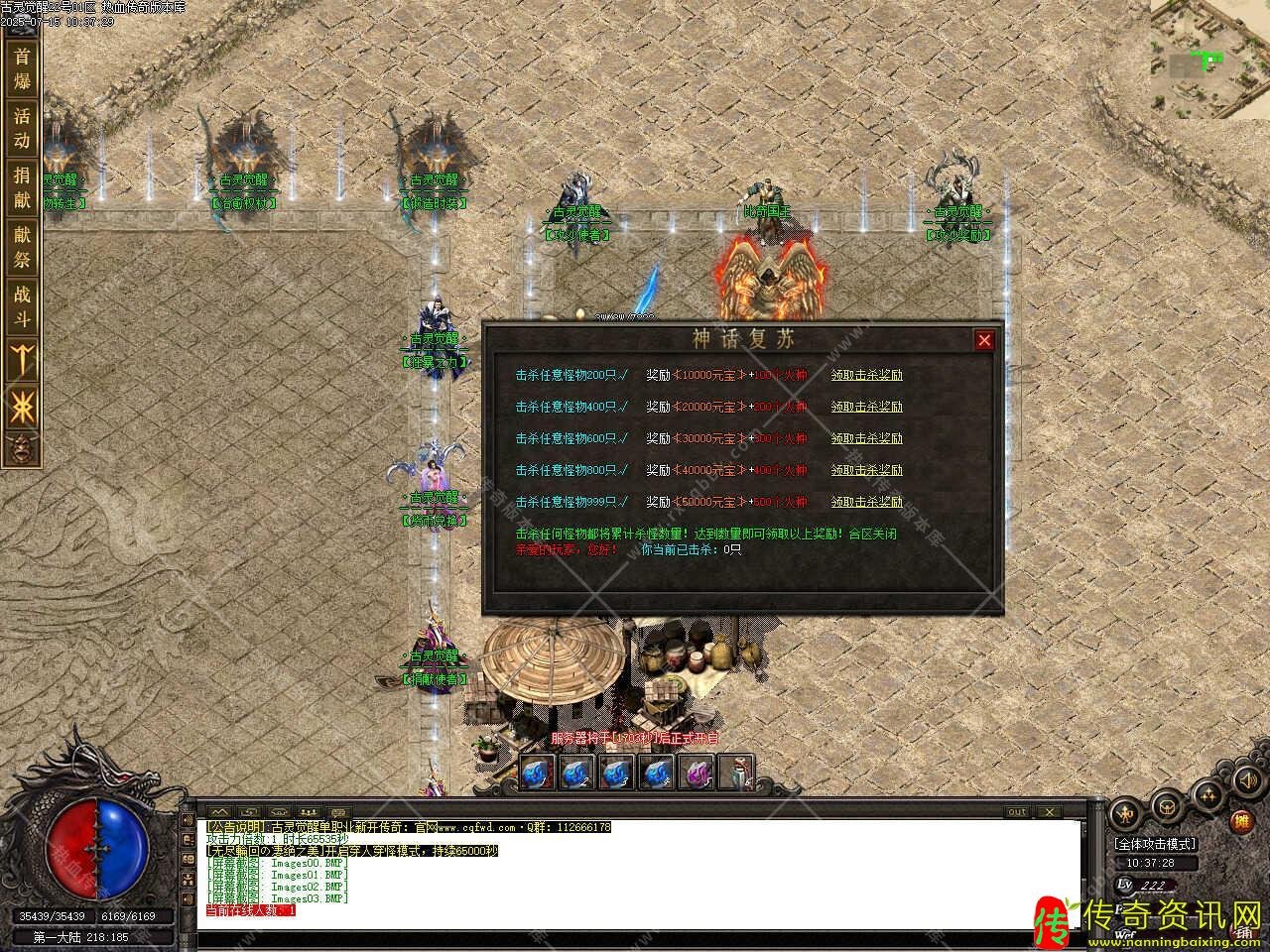Use the purple crystal in the hotbar
1270x952 pixels.
(698, 773)
